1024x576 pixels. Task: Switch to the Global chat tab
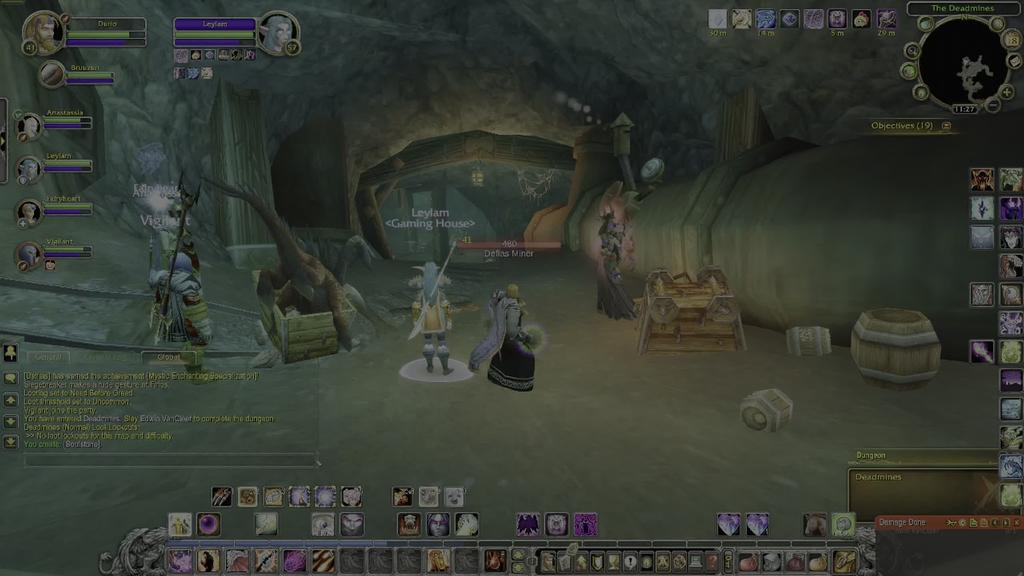coord(169,357)
